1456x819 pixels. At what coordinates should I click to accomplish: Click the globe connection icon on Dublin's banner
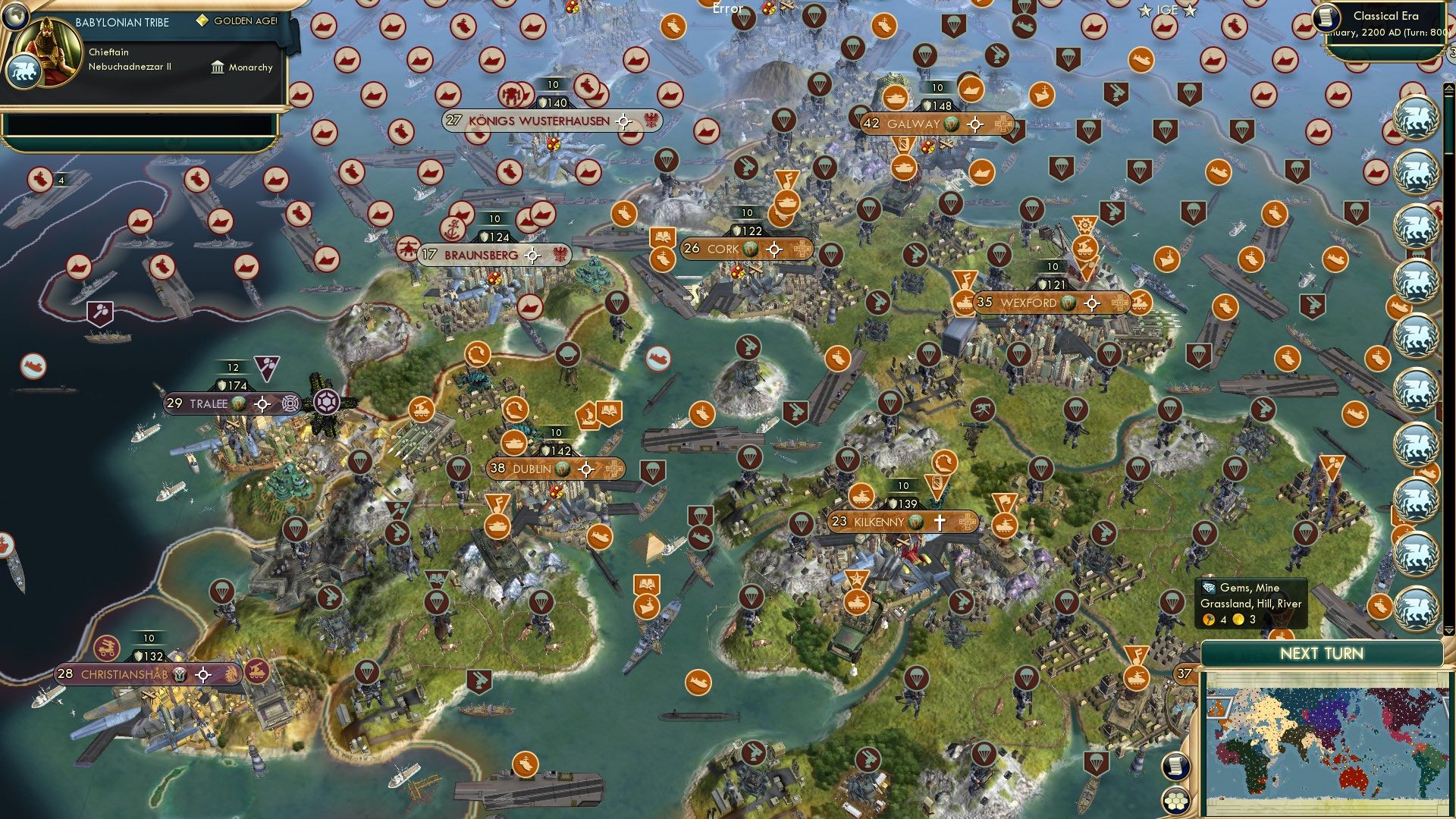pyautogui.click(x=562, y=469)
